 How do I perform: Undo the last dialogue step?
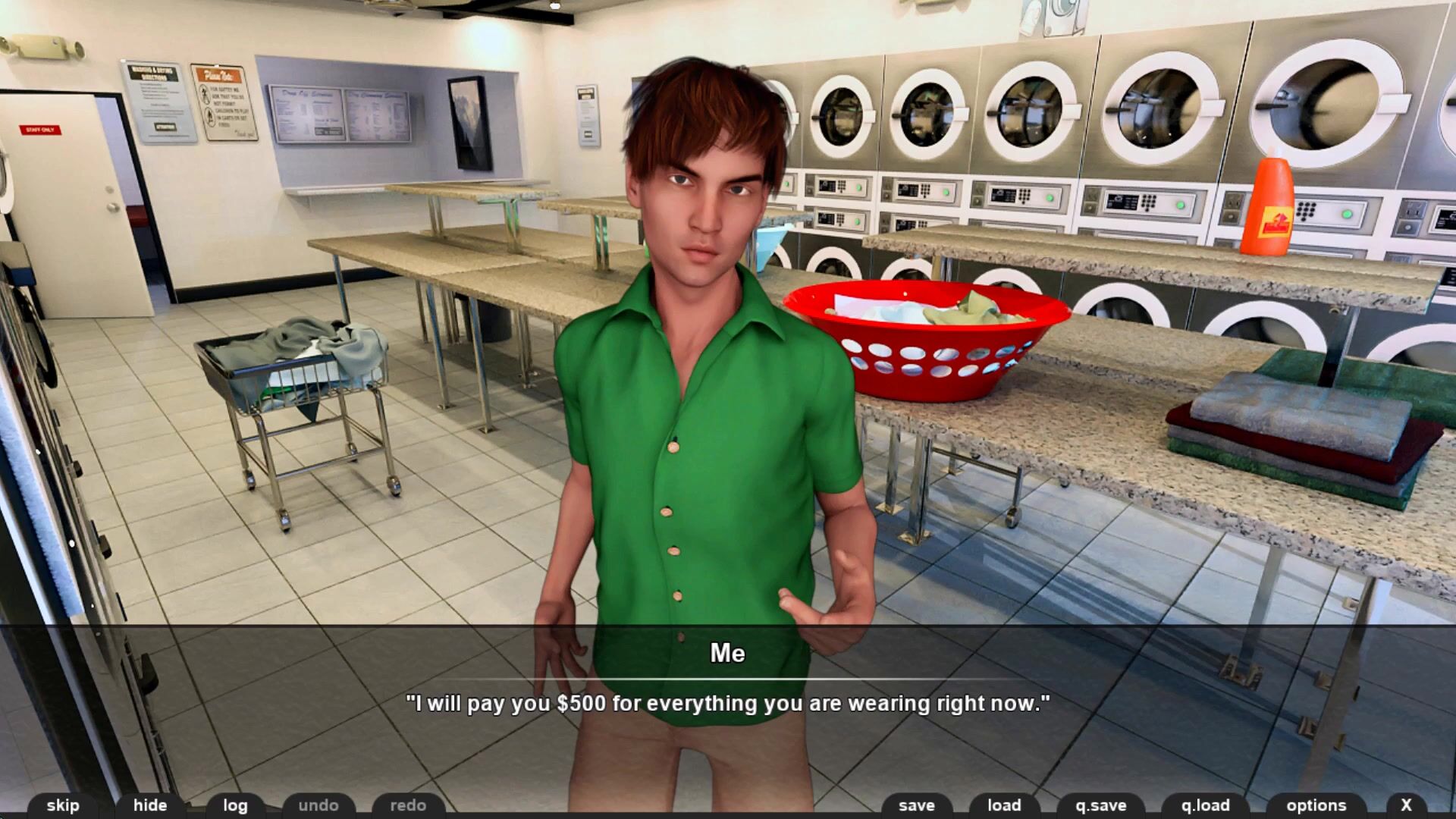click(x=318, y=805)
